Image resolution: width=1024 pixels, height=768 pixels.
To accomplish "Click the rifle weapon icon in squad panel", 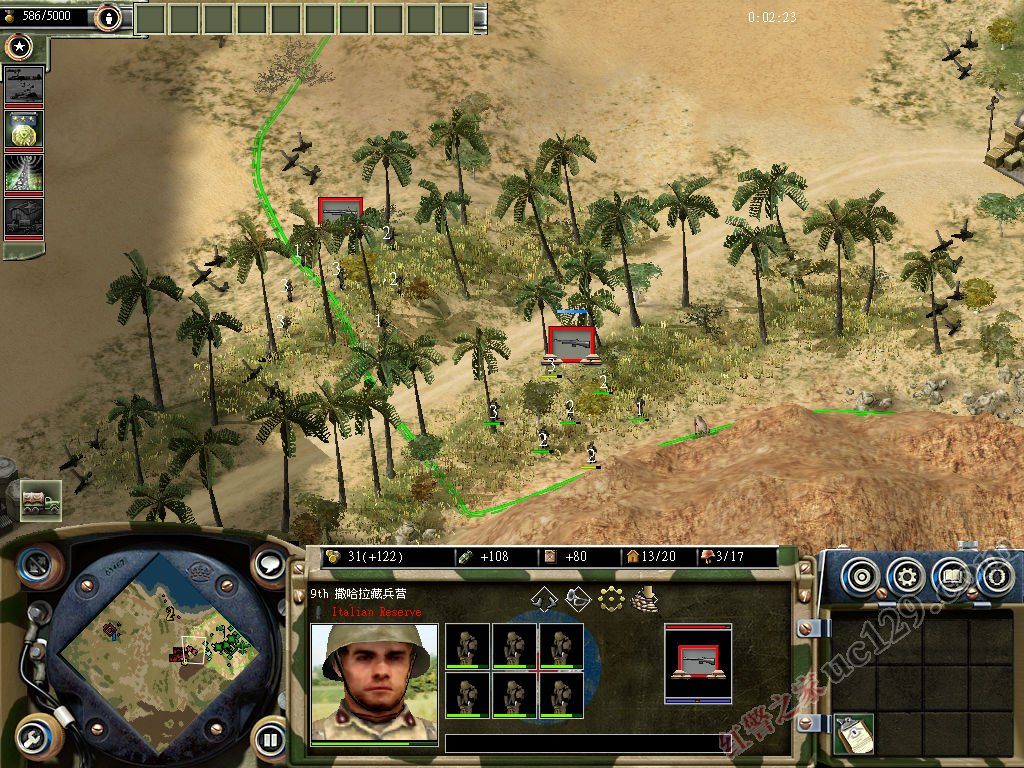I will (697, 662).
